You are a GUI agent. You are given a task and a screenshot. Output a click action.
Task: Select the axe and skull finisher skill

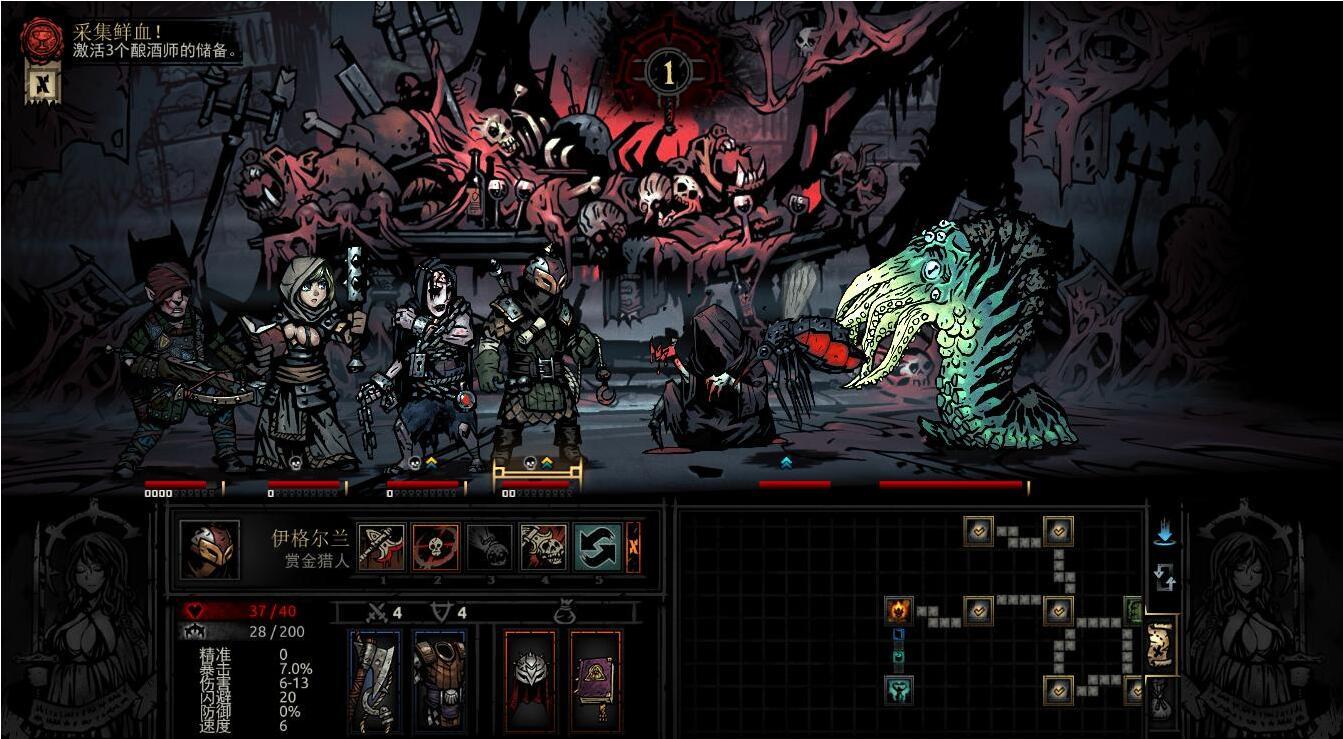tap(543, 547)
